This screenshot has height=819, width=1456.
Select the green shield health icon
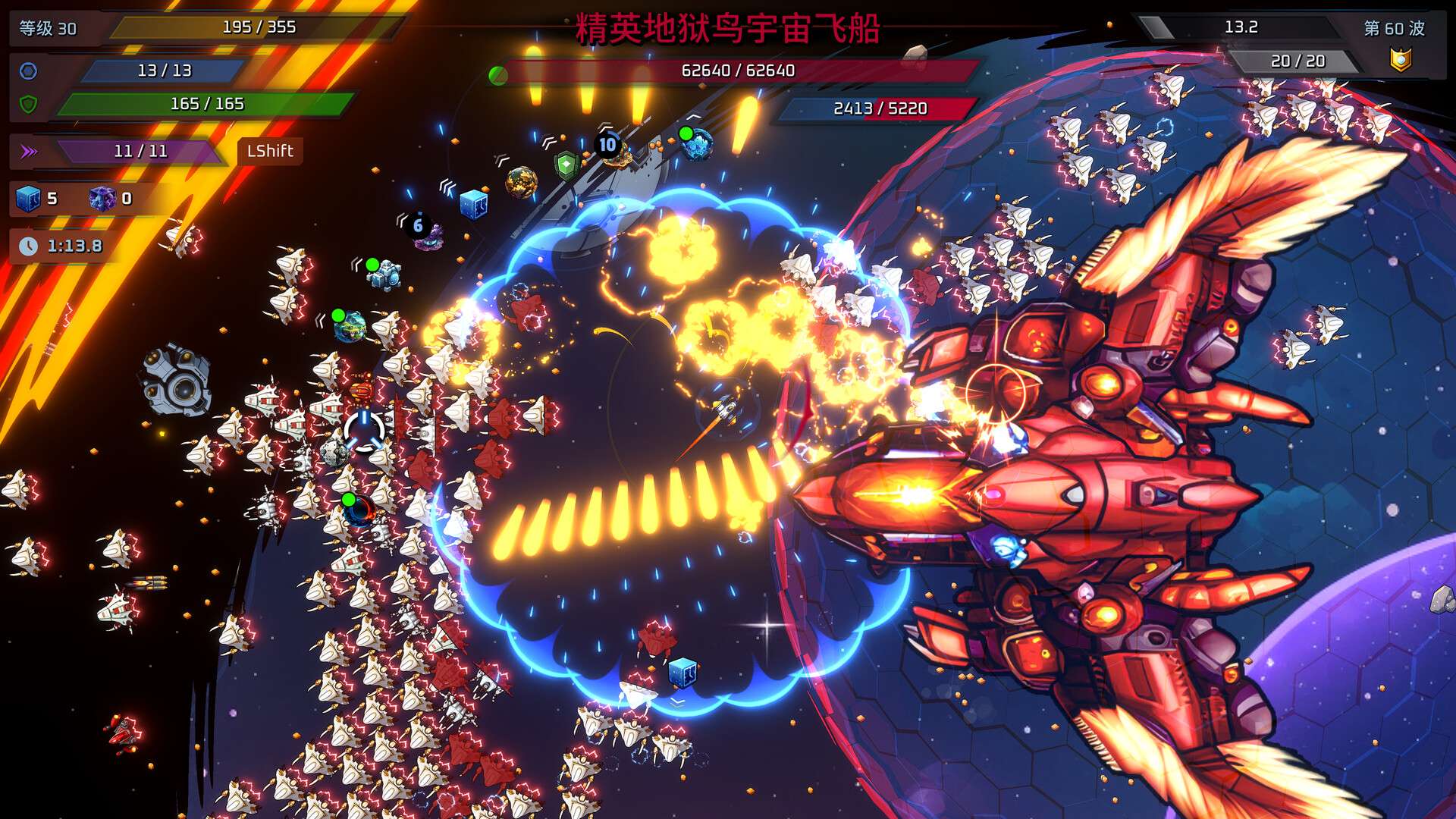(28, 104)
